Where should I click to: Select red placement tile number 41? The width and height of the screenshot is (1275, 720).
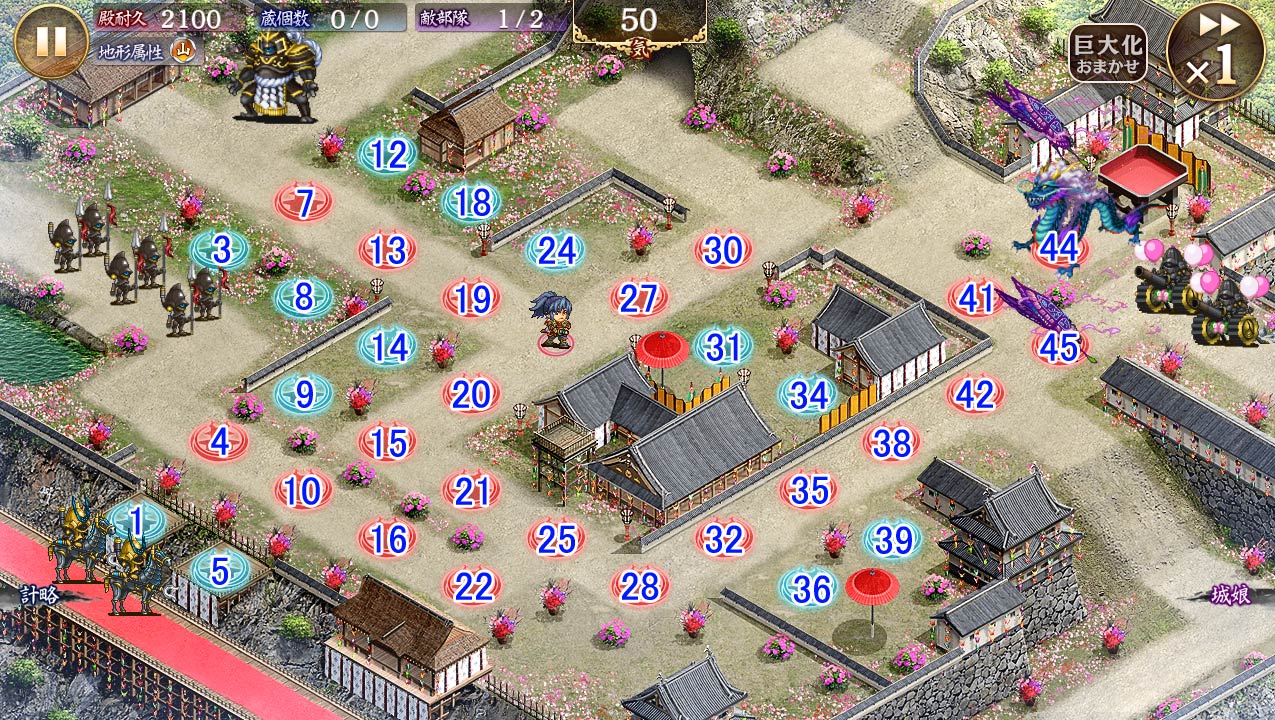976,298
